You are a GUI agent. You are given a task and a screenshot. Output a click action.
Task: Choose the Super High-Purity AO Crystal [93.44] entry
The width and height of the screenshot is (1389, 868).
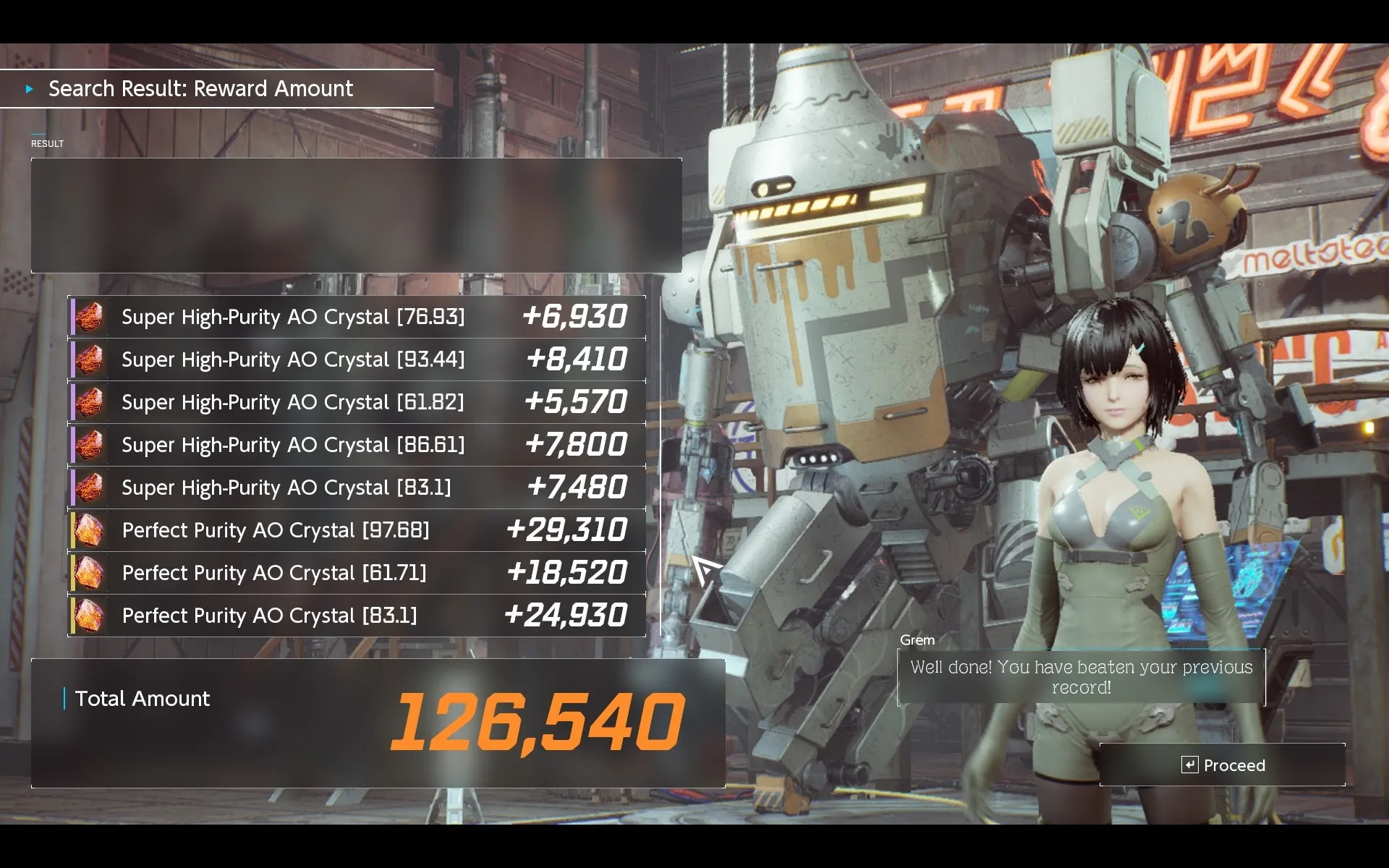pyautogui.click(x=357, y=359)
